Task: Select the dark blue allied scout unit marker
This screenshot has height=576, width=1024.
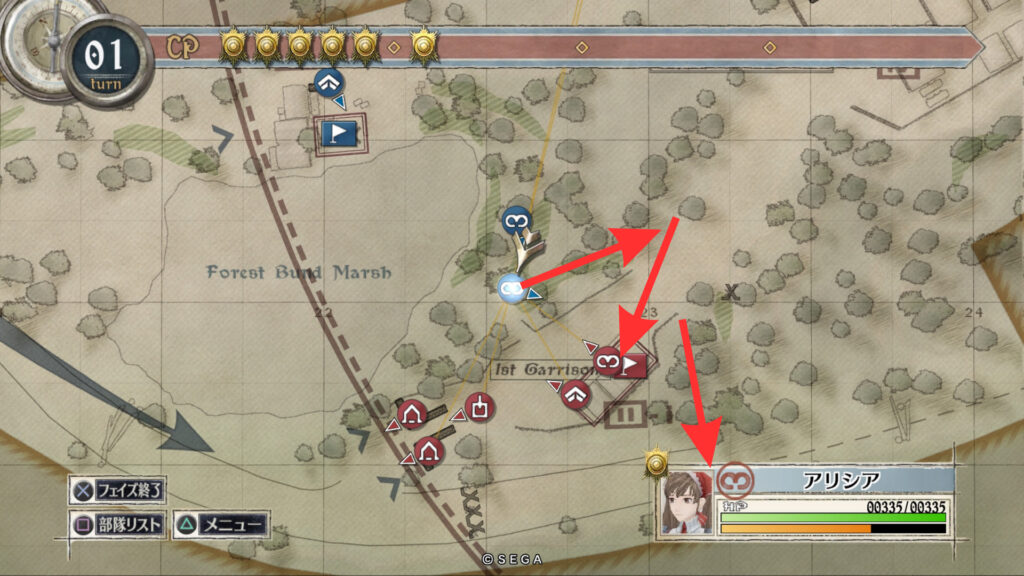Action: coord(516,217)
